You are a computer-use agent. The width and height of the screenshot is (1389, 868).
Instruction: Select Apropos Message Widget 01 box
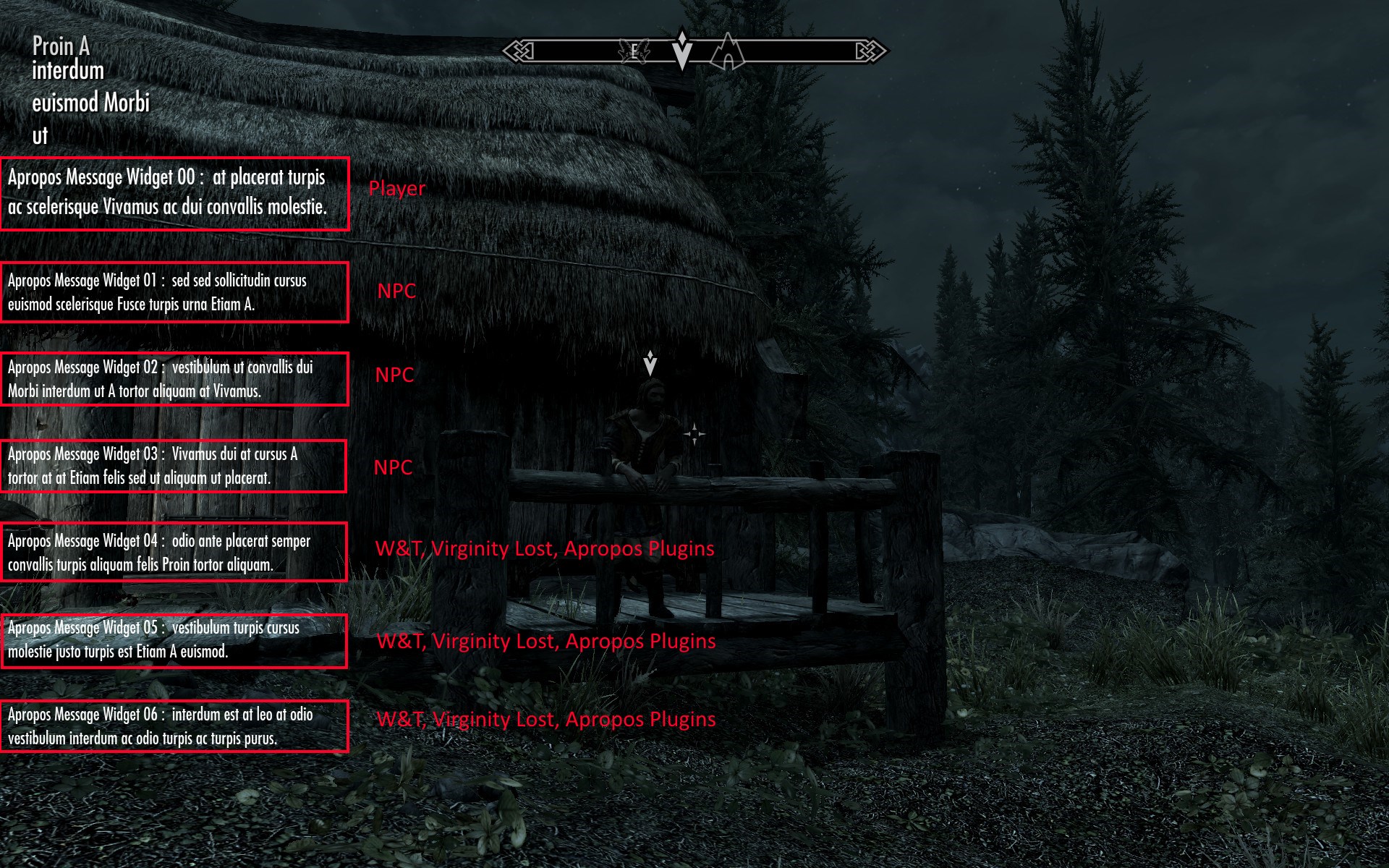[x=174, y=292]
